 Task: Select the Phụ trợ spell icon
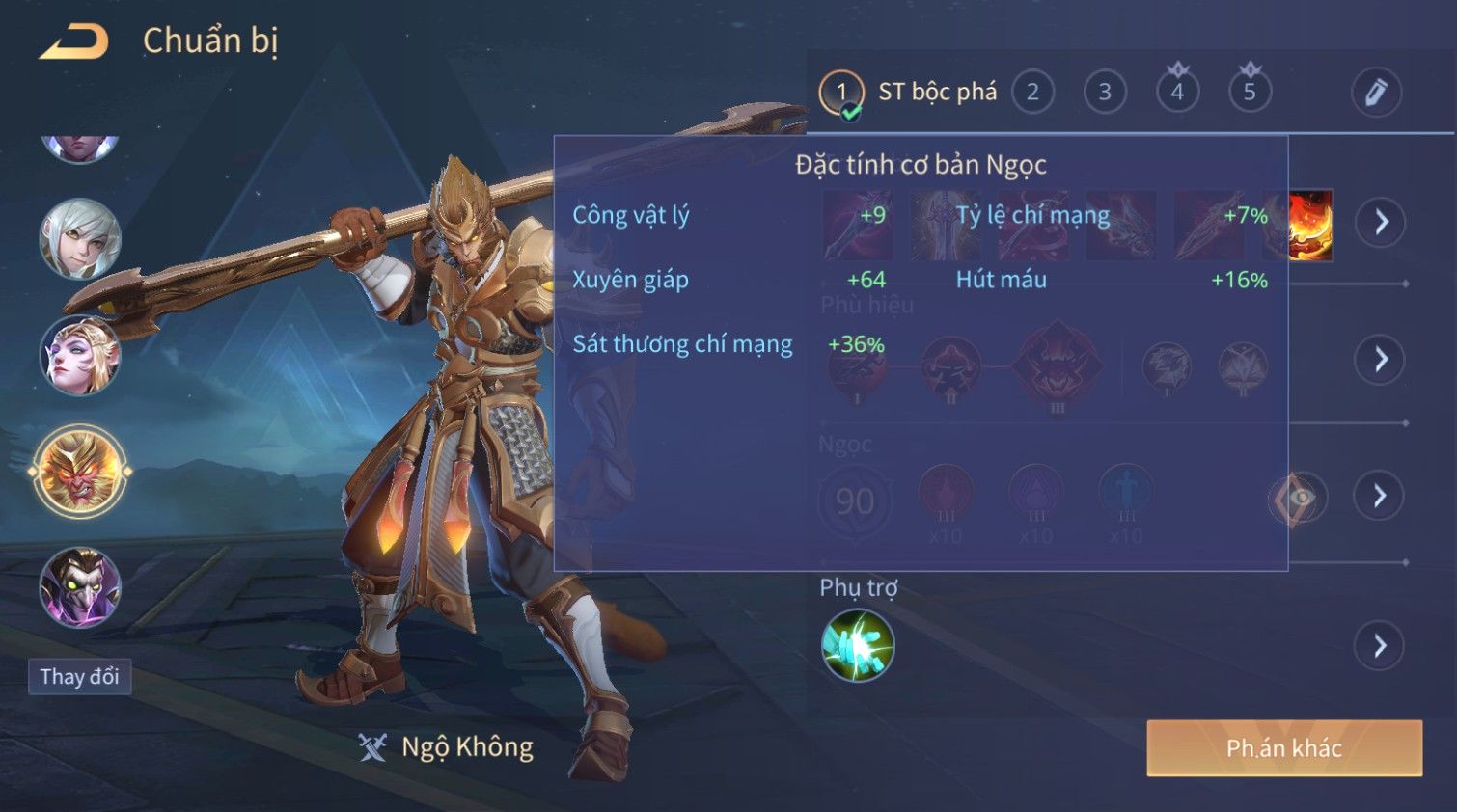coord(858,646)
